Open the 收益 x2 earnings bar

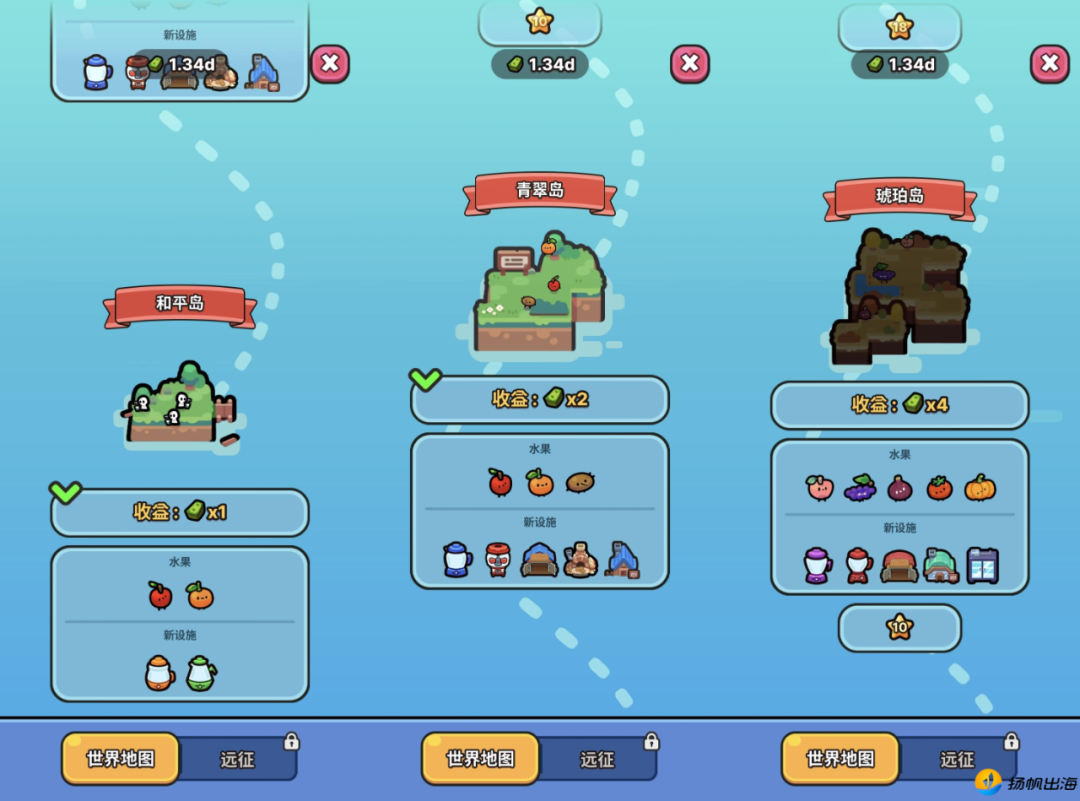tap(540, 399)
